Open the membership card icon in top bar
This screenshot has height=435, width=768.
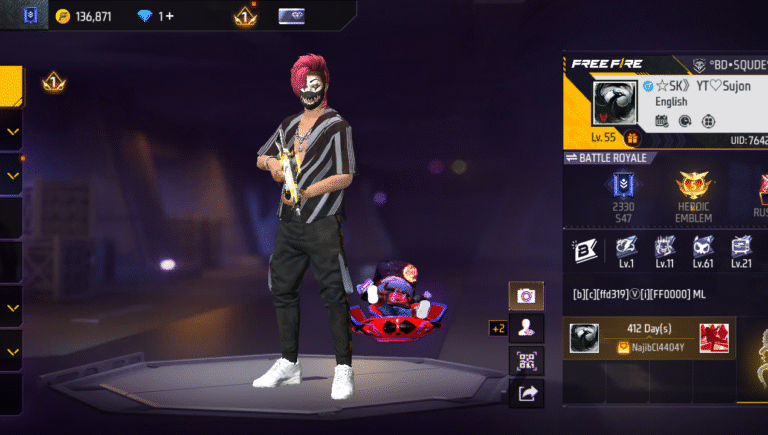tap(292, 16)
